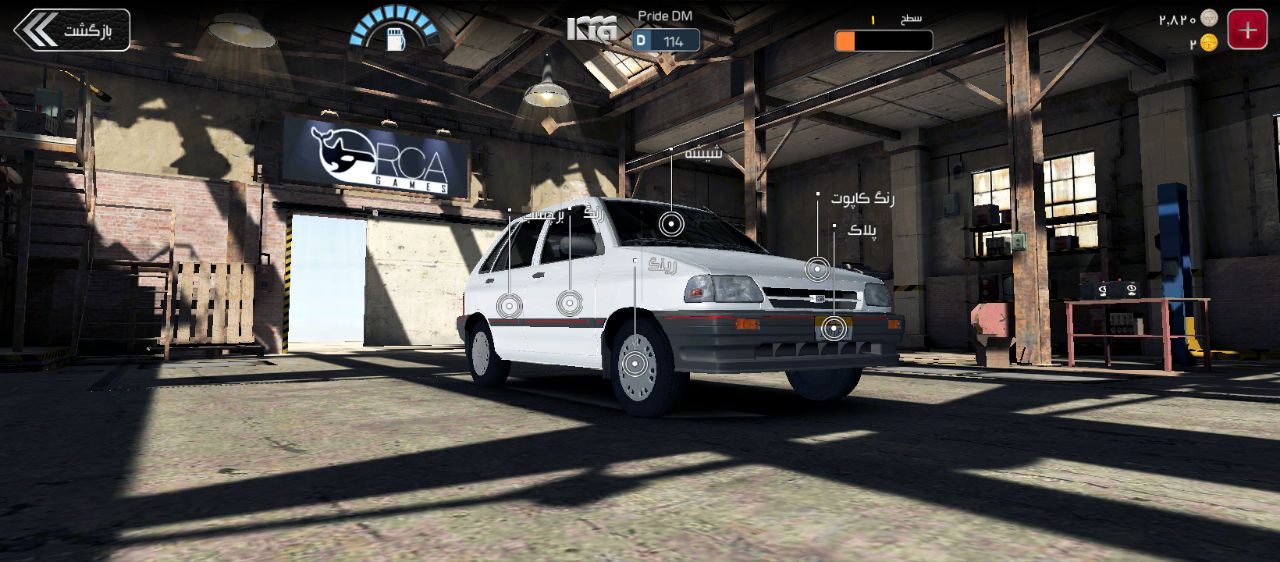
Task: Go back with the بازگشت button
Action: click(72, 30)
